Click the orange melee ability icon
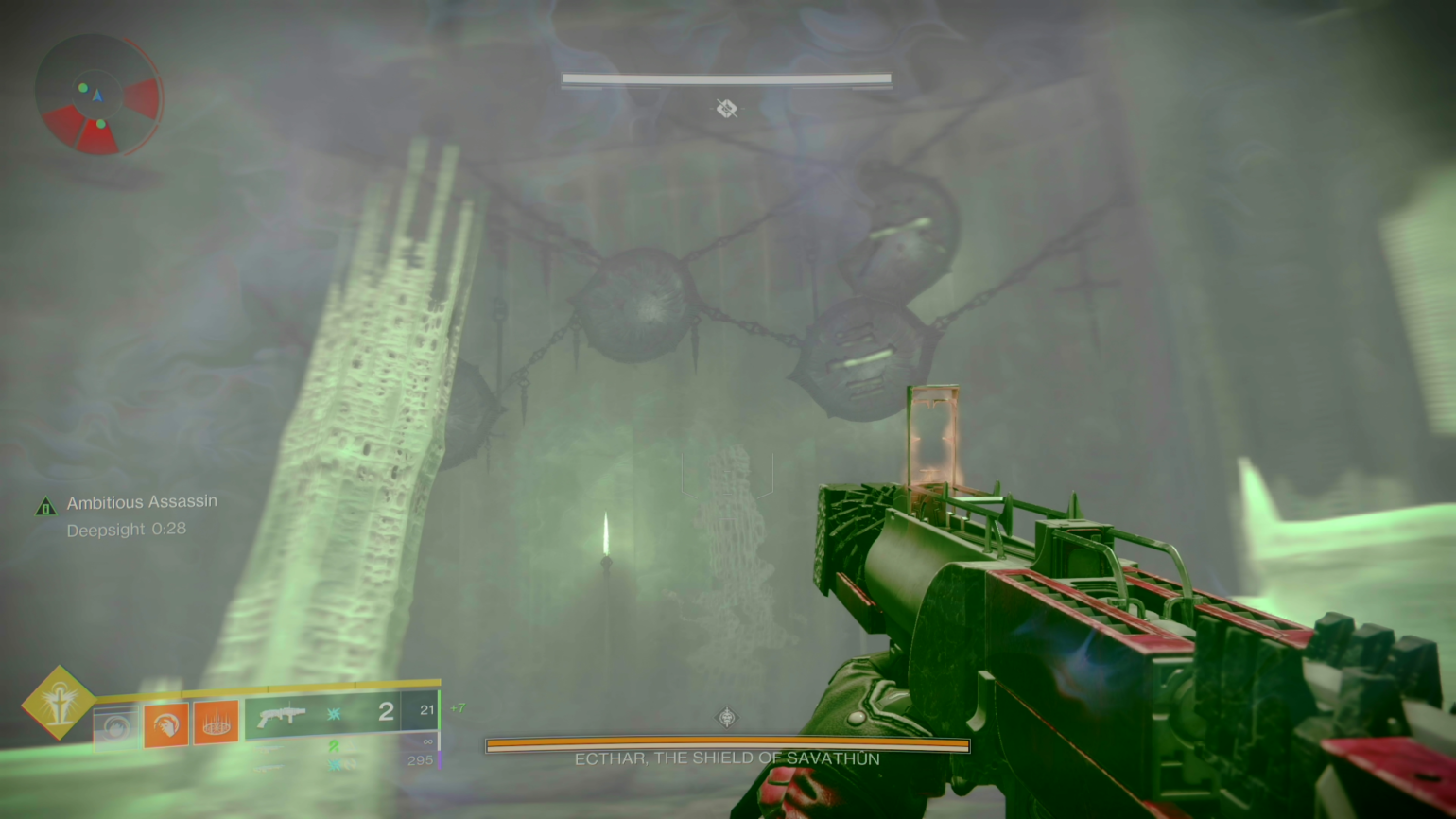 click(166, 723)
